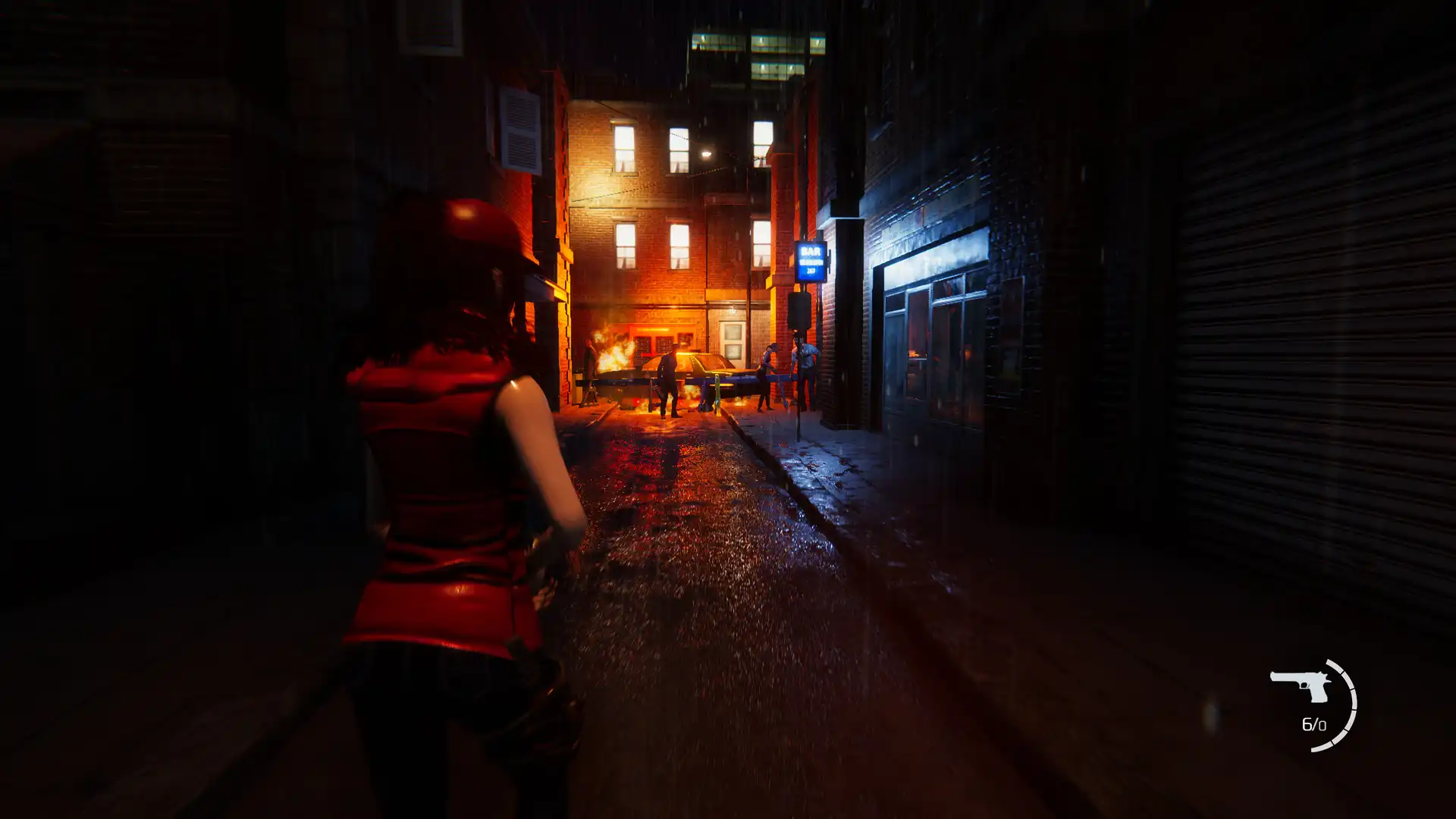
Task: Click the white AC unit on left building
Action: tap(519, 129)
